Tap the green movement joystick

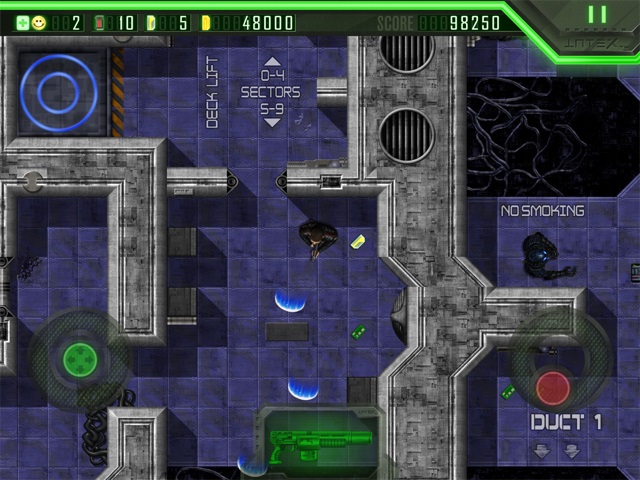(79, 357)
